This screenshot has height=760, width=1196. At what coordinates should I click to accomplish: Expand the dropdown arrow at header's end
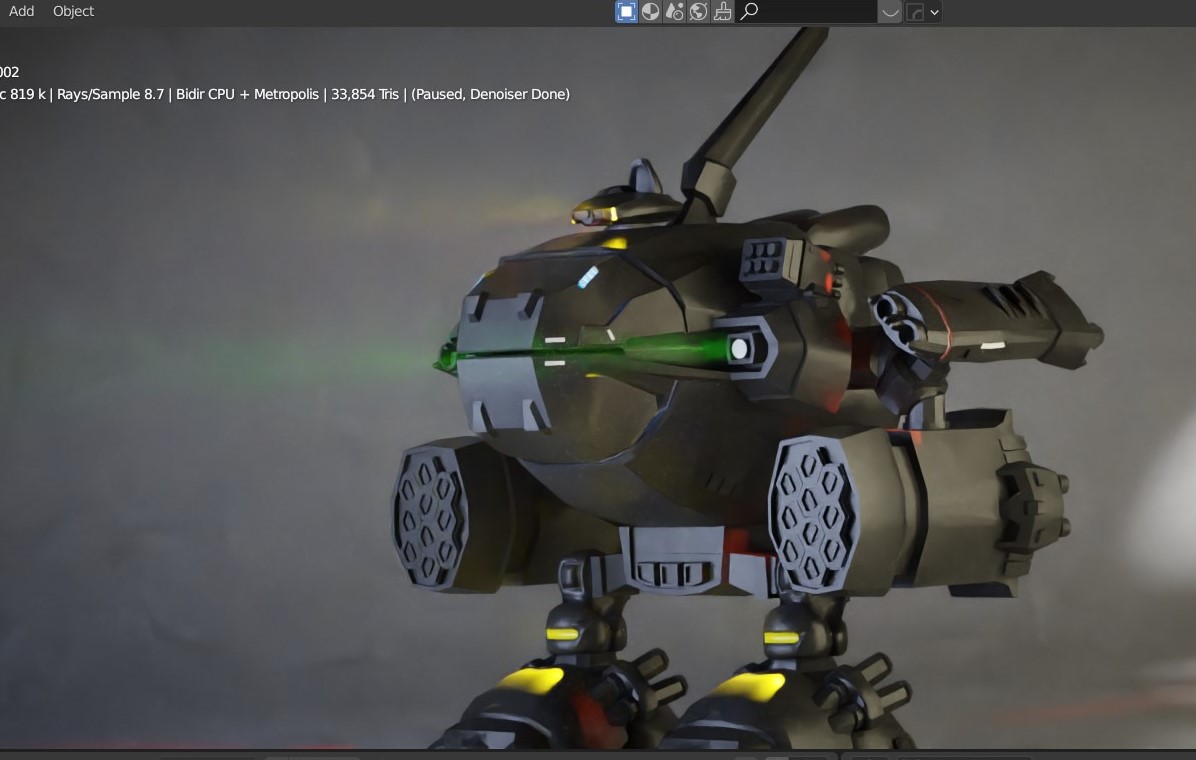point(934,12)
